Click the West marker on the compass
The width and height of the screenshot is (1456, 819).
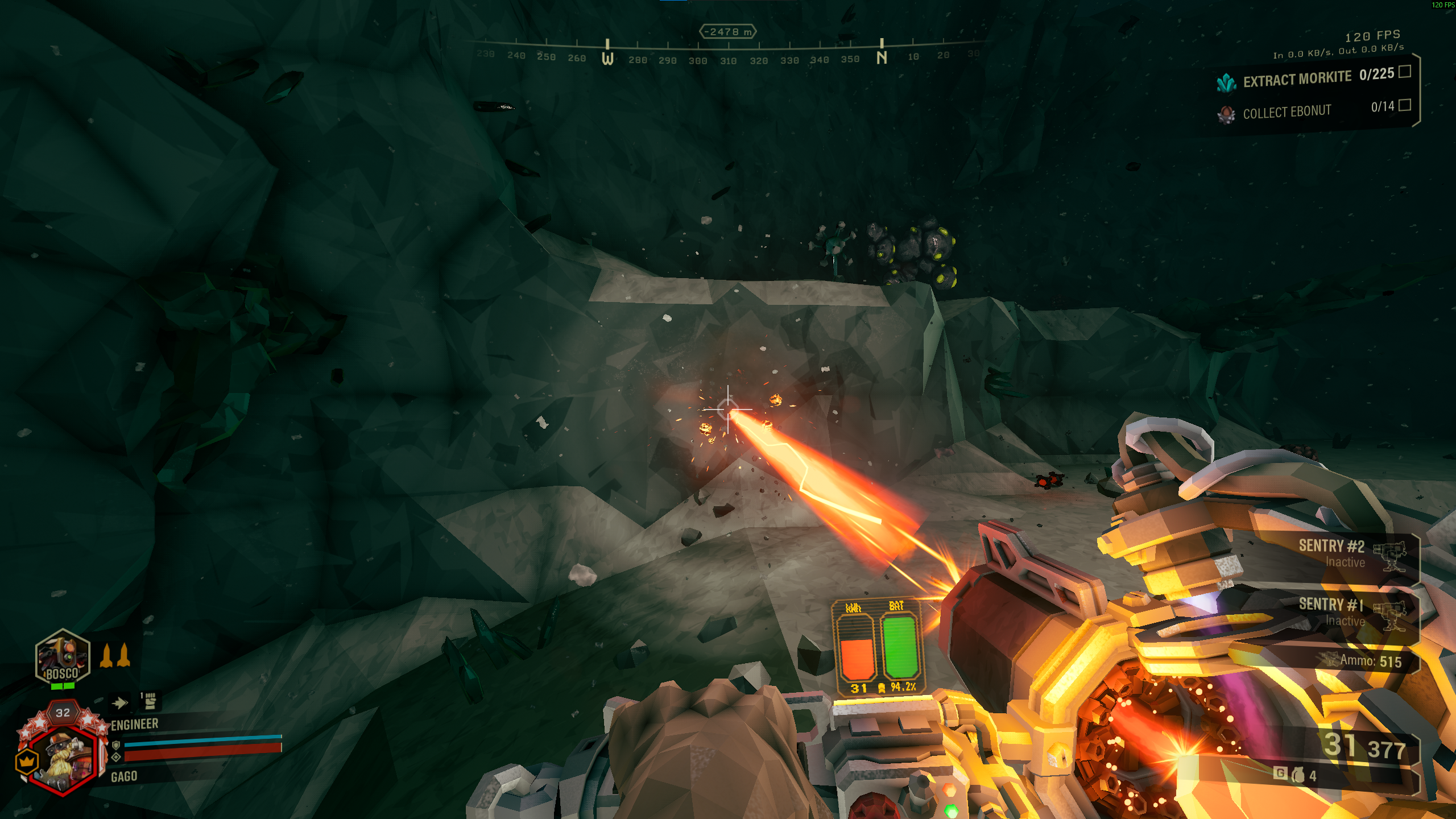tap(607, 58)
